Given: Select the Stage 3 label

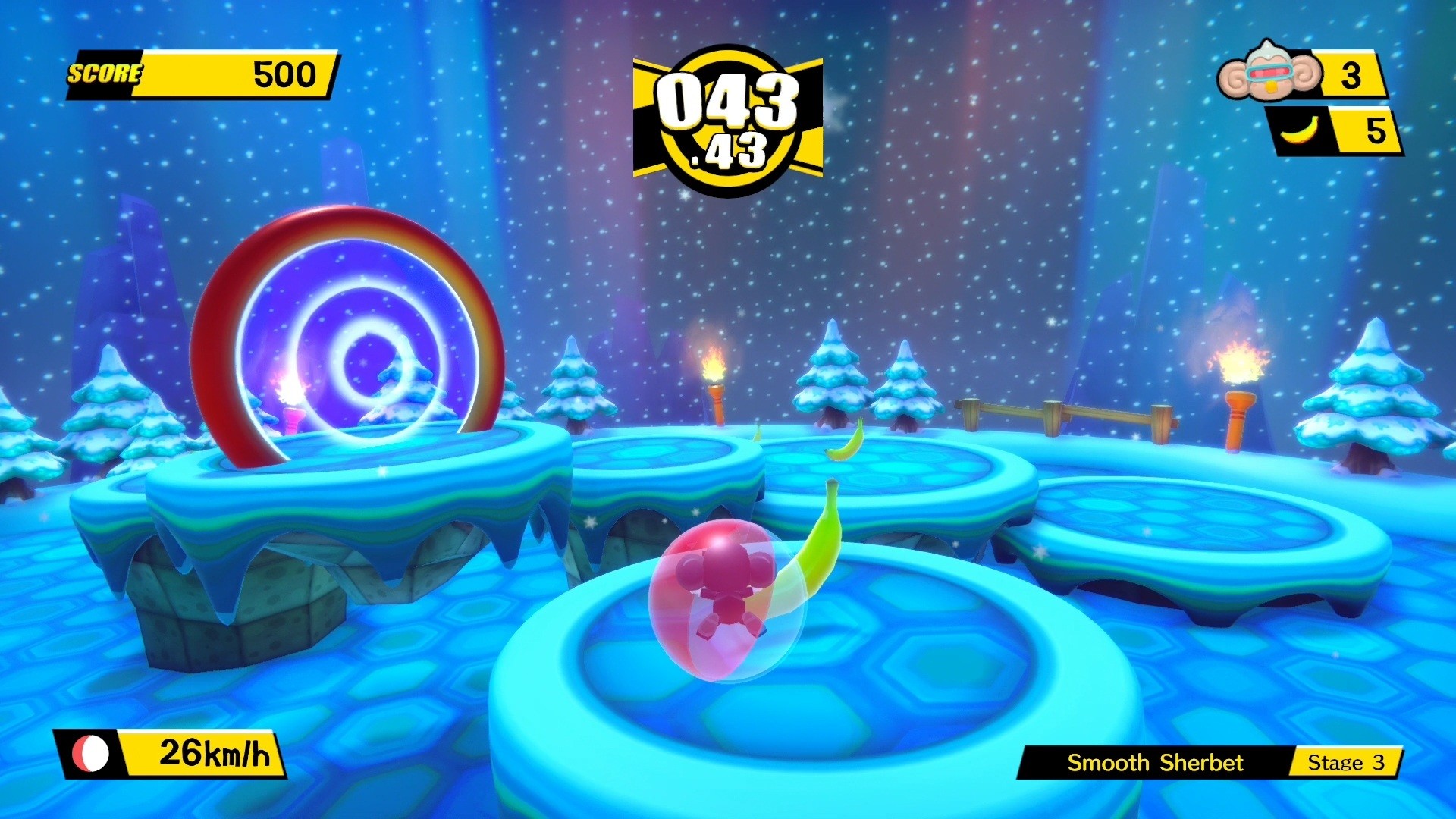Looking at the screenshot, I should pyautogui.click(x=1350, y=764).
